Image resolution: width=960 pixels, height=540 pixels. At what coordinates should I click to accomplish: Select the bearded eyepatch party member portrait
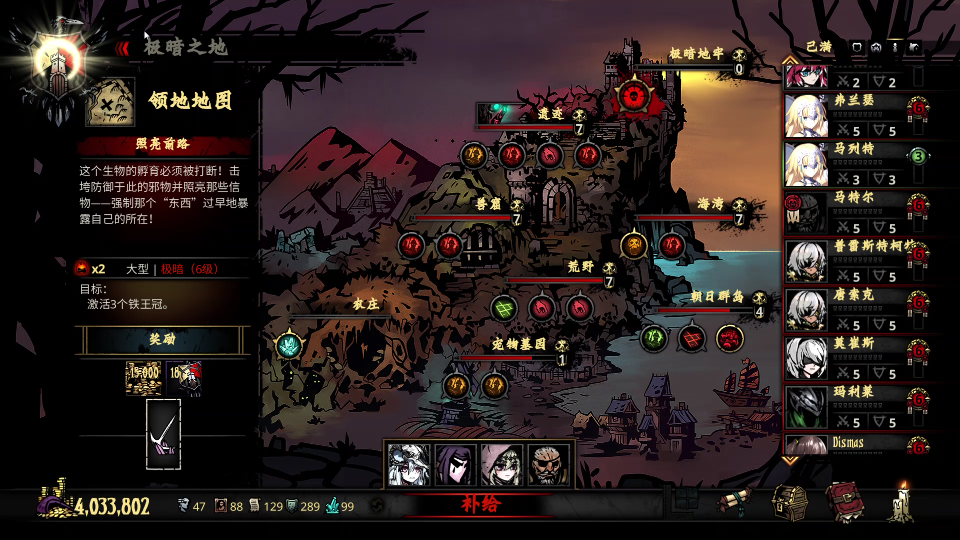coord(549,465)
